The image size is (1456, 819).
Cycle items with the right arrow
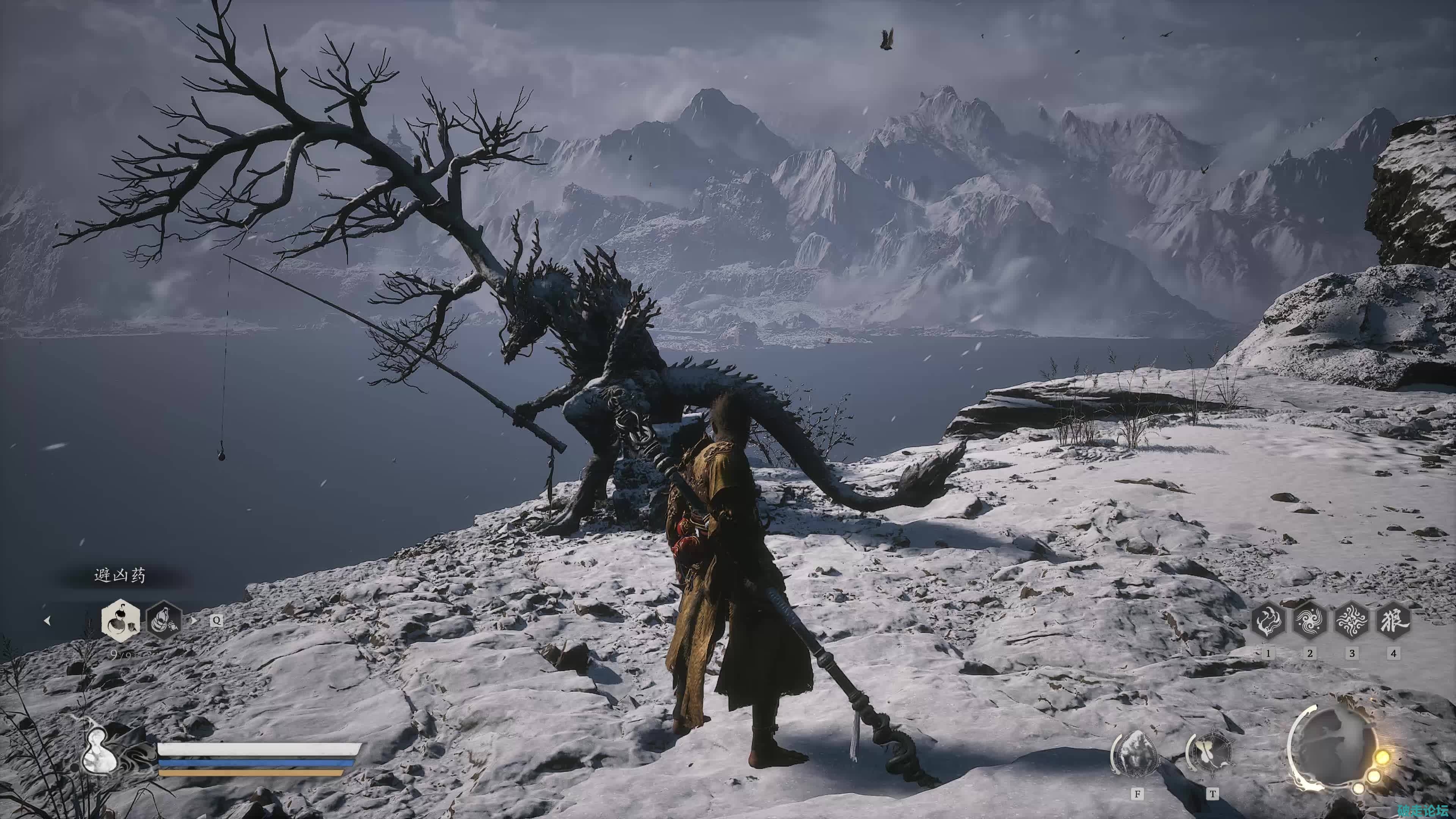tap(195, 621)
